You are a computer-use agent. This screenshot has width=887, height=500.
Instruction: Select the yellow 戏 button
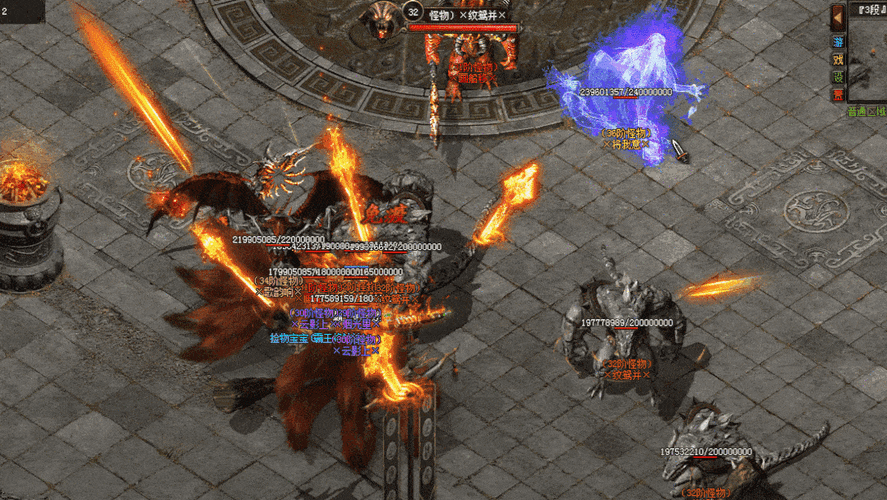(838, 60)
